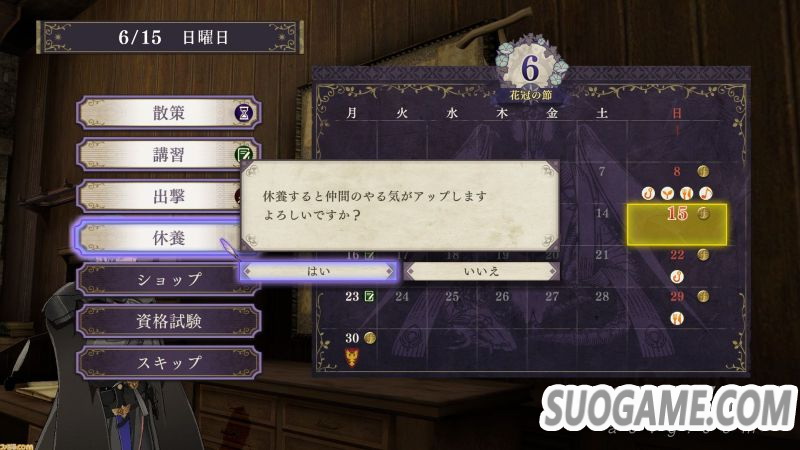Choose calendar day 29

coord(677,296)
